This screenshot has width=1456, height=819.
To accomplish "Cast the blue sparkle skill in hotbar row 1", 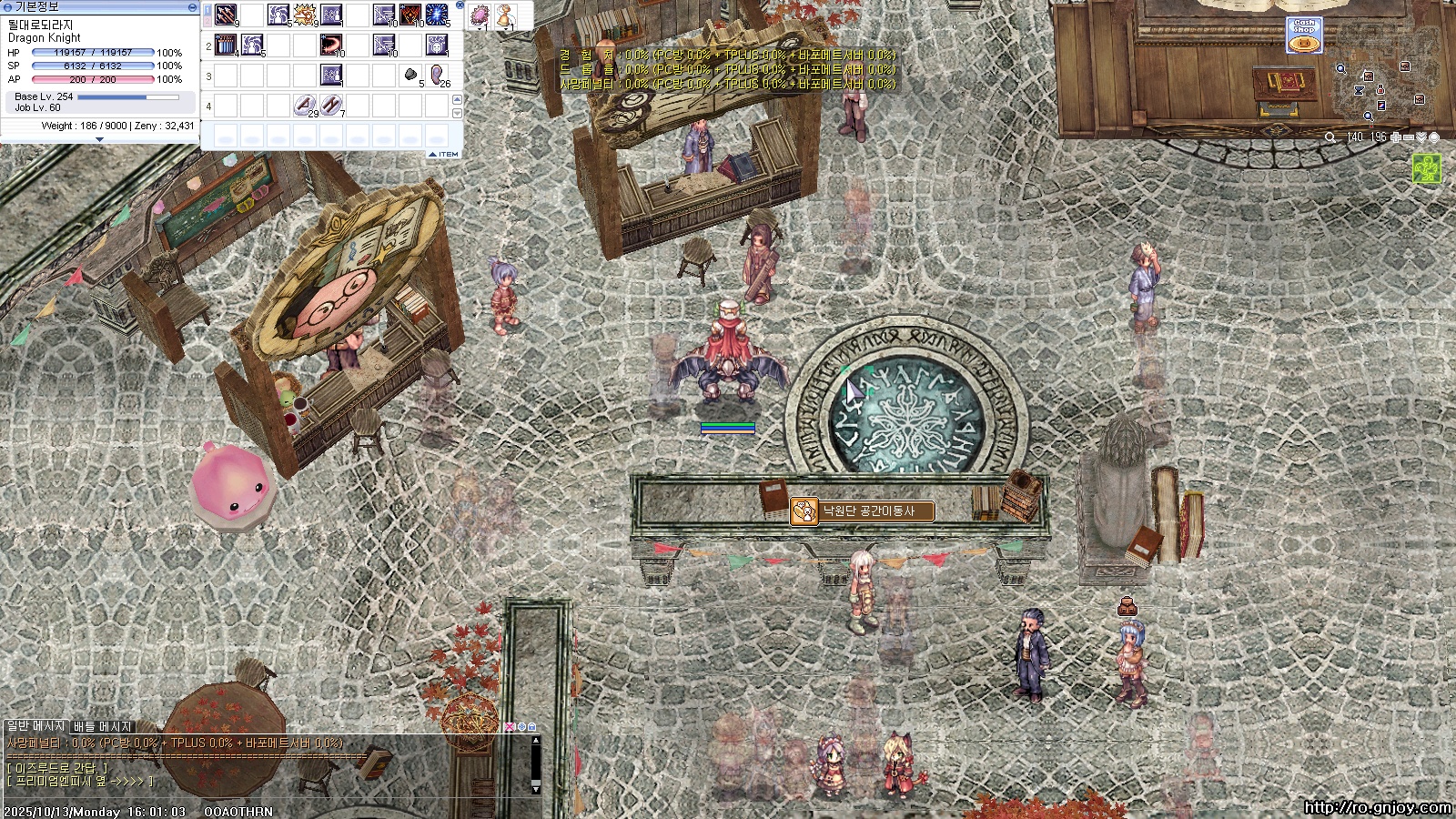I will (437, 15).
